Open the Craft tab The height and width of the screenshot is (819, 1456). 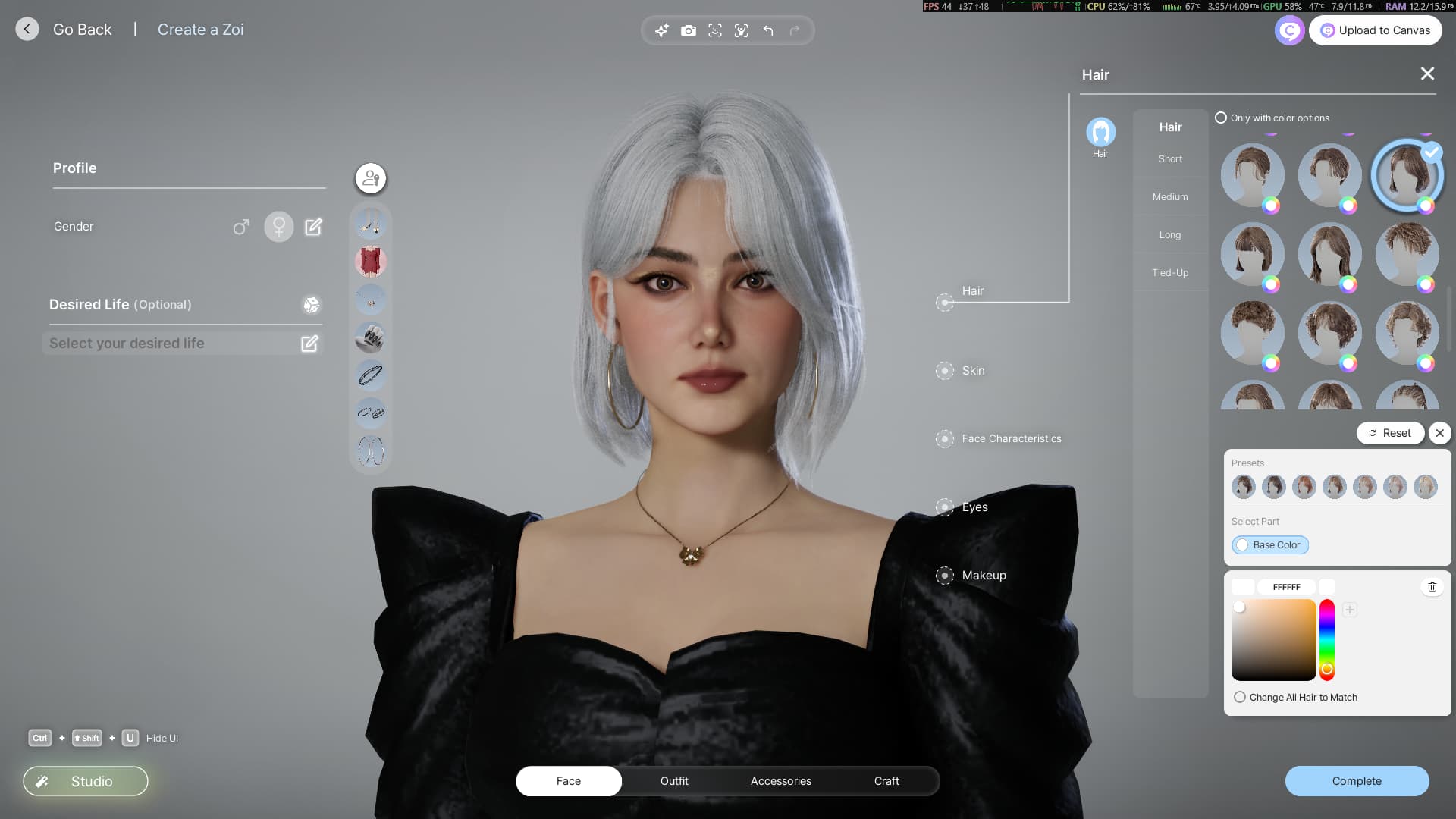[886, 781]
